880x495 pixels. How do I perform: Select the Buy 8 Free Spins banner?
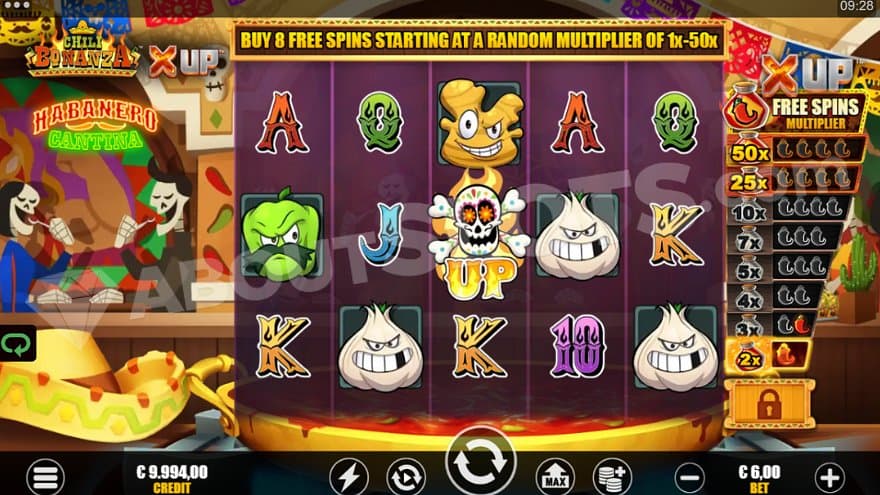pyautogui.click(x=480, y=38)
